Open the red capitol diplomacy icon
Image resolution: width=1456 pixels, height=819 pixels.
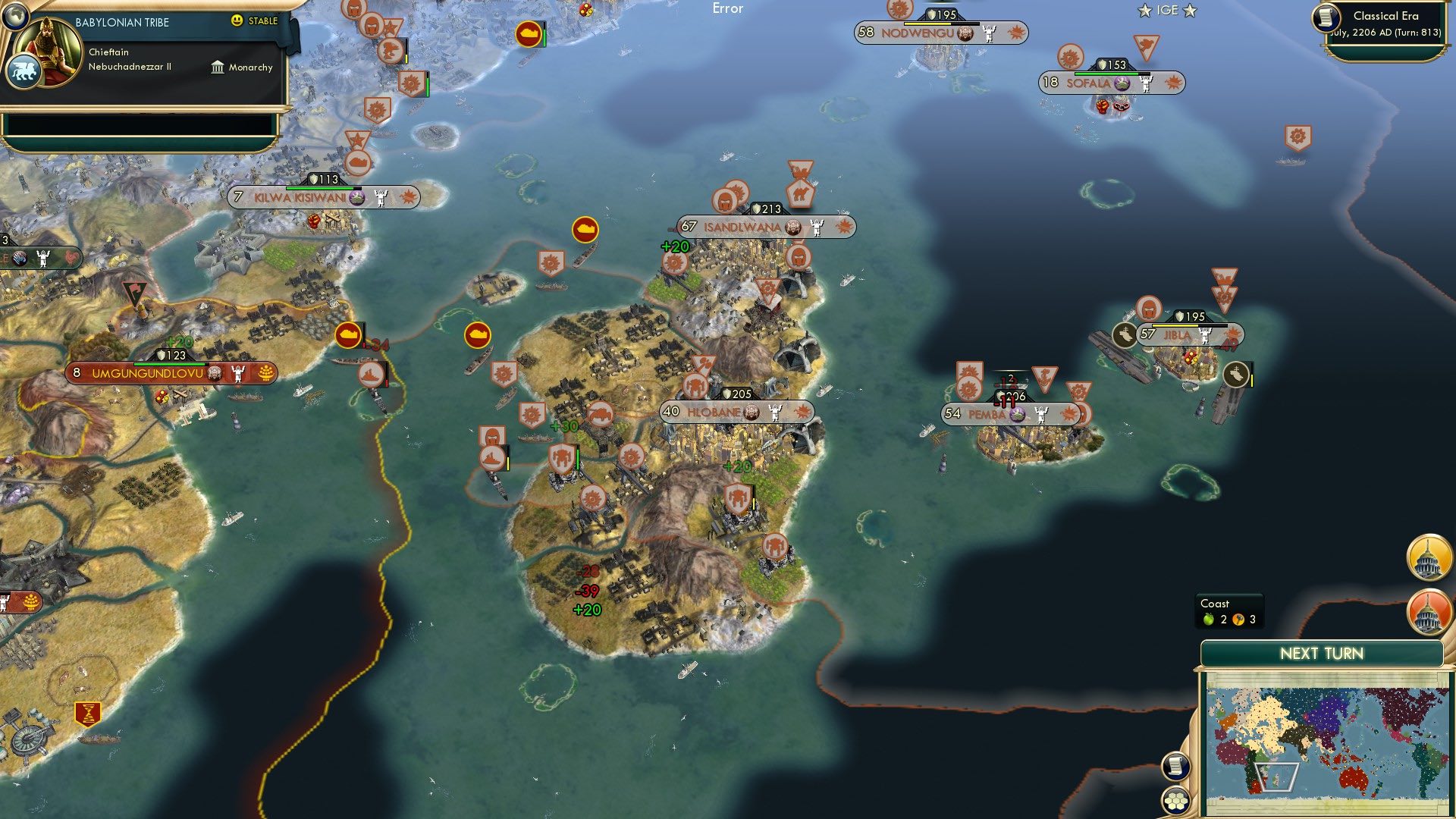coord(1429,611)
